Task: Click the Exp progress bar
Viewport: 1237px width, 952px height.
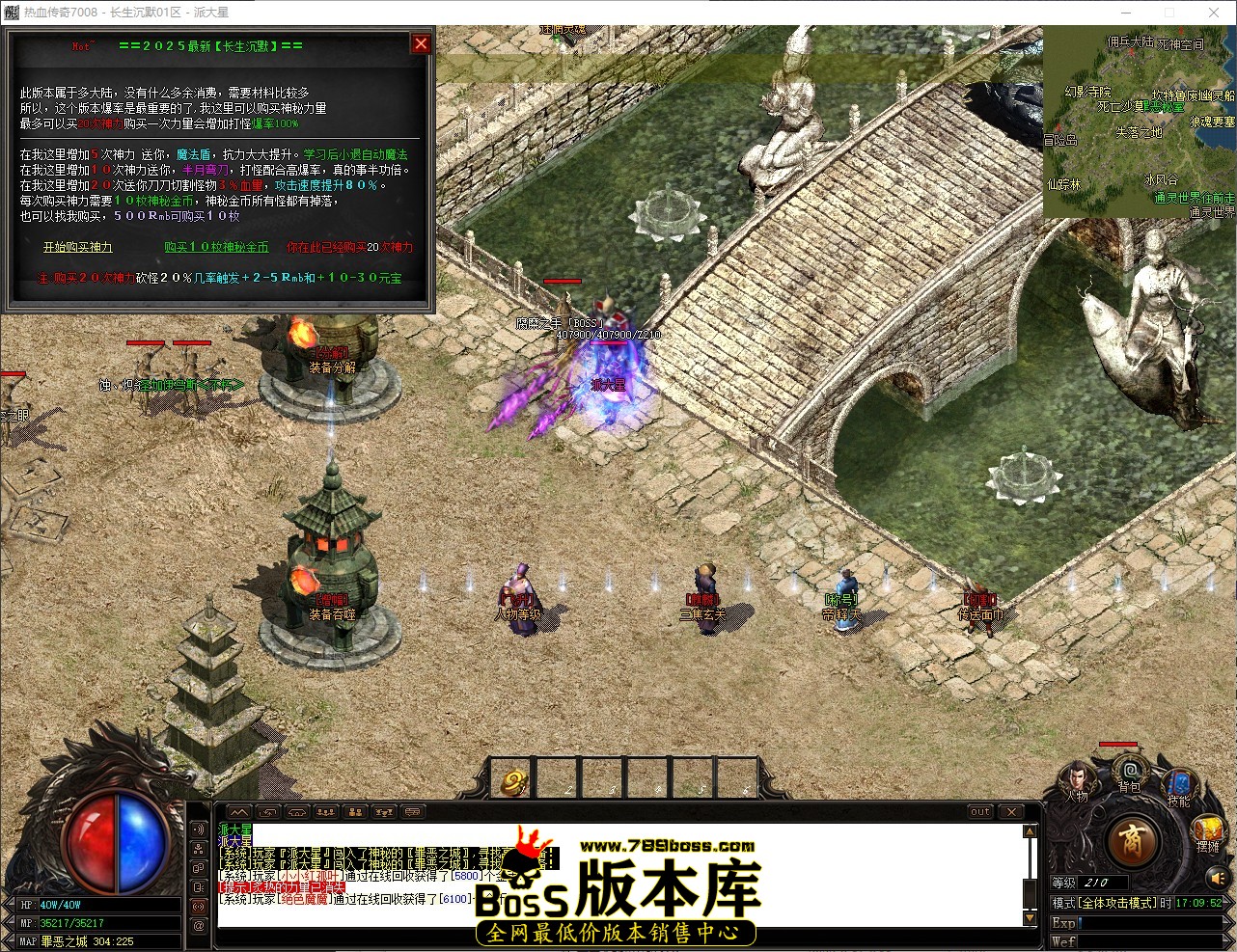Action: [1148, 924]
